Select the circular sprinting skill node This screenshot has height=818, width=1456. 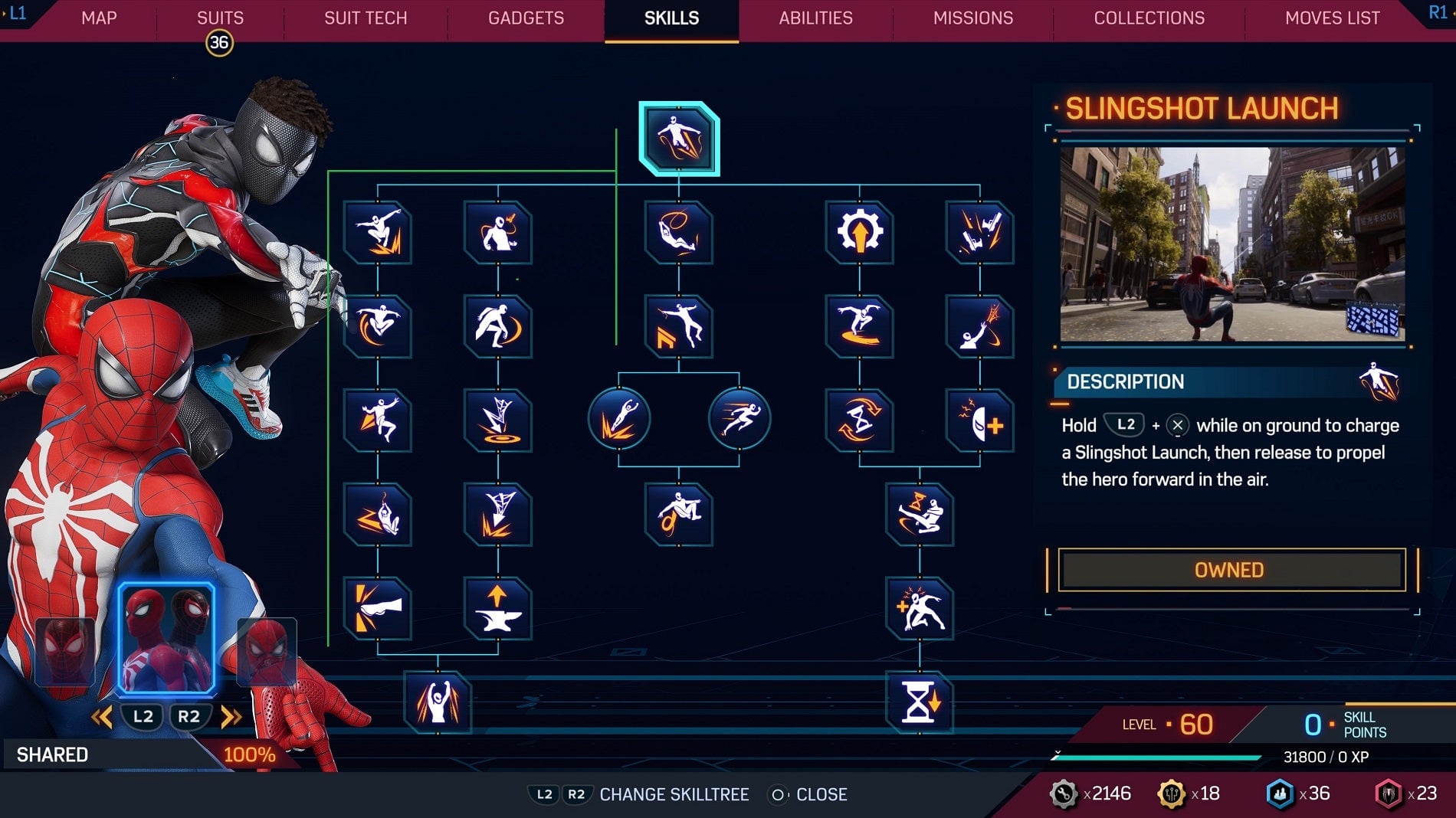coord(739,419)
